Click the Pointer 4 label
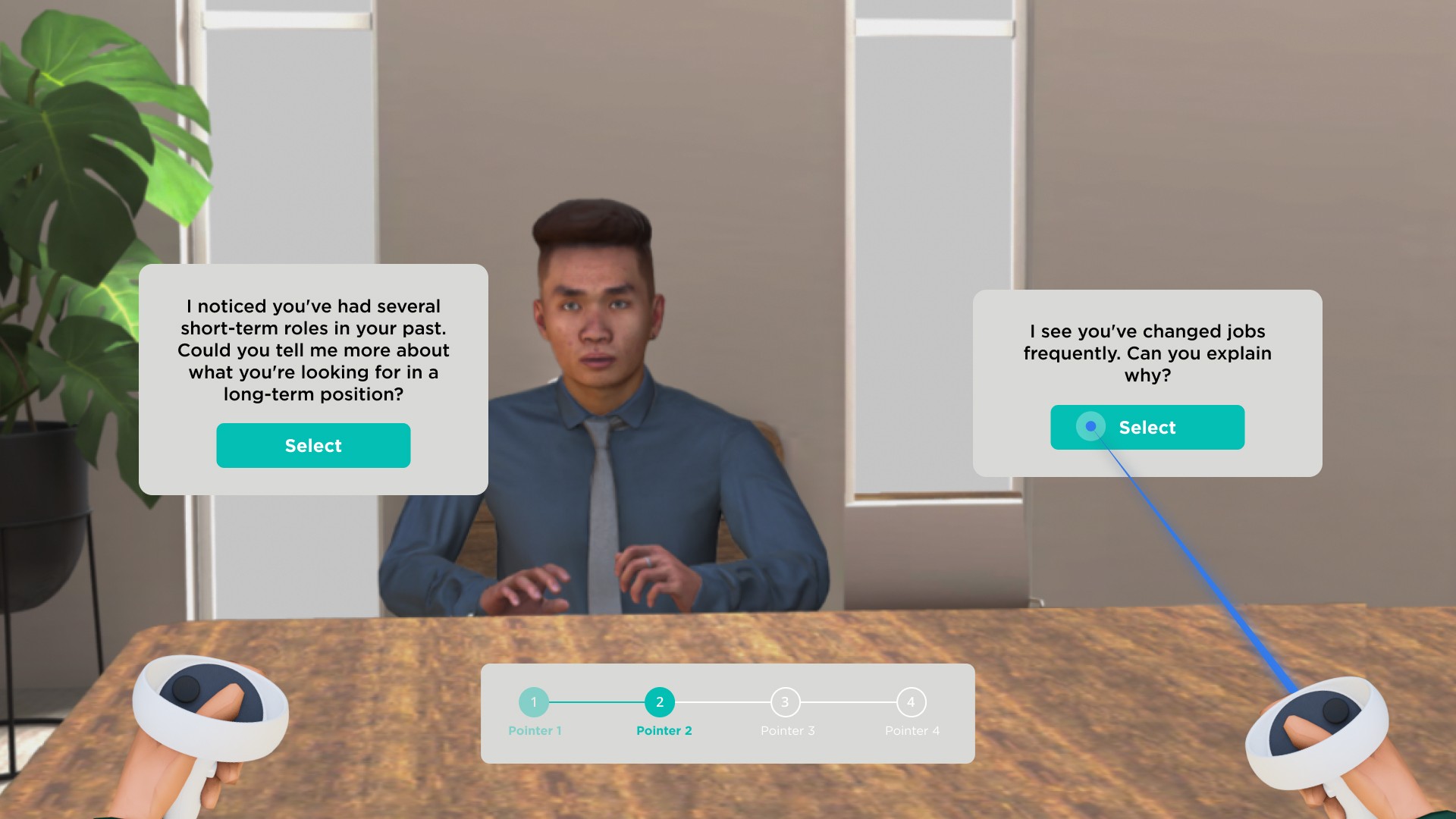Screen dimensions: 1456x819 (x=912, y=731)
